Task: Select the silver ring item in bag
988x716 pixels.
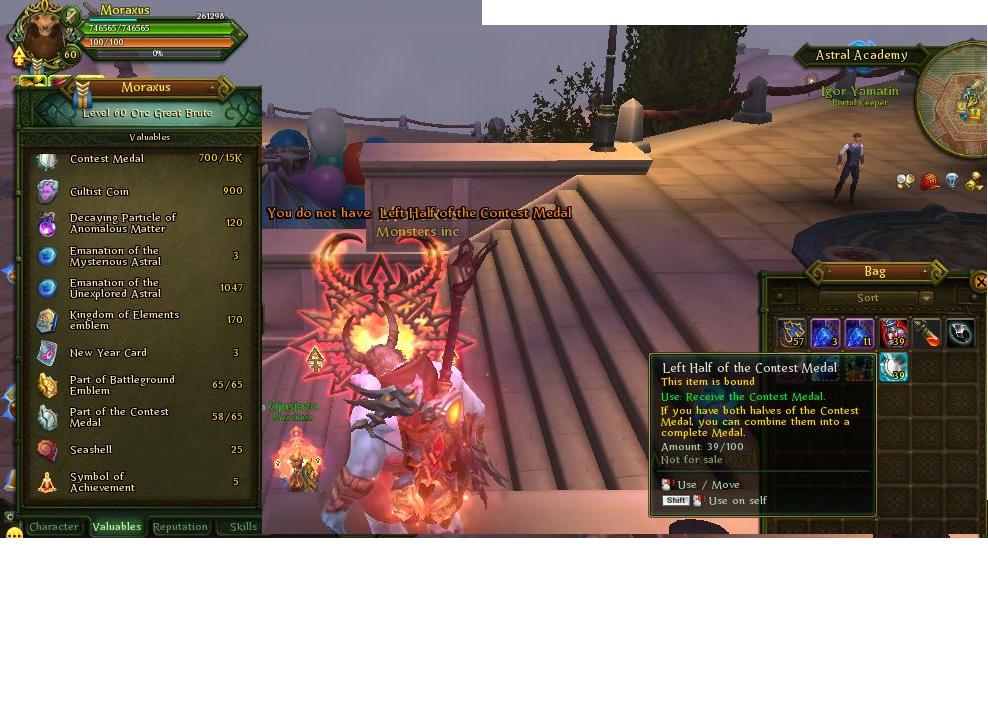Action: click(x=960, y=333)
